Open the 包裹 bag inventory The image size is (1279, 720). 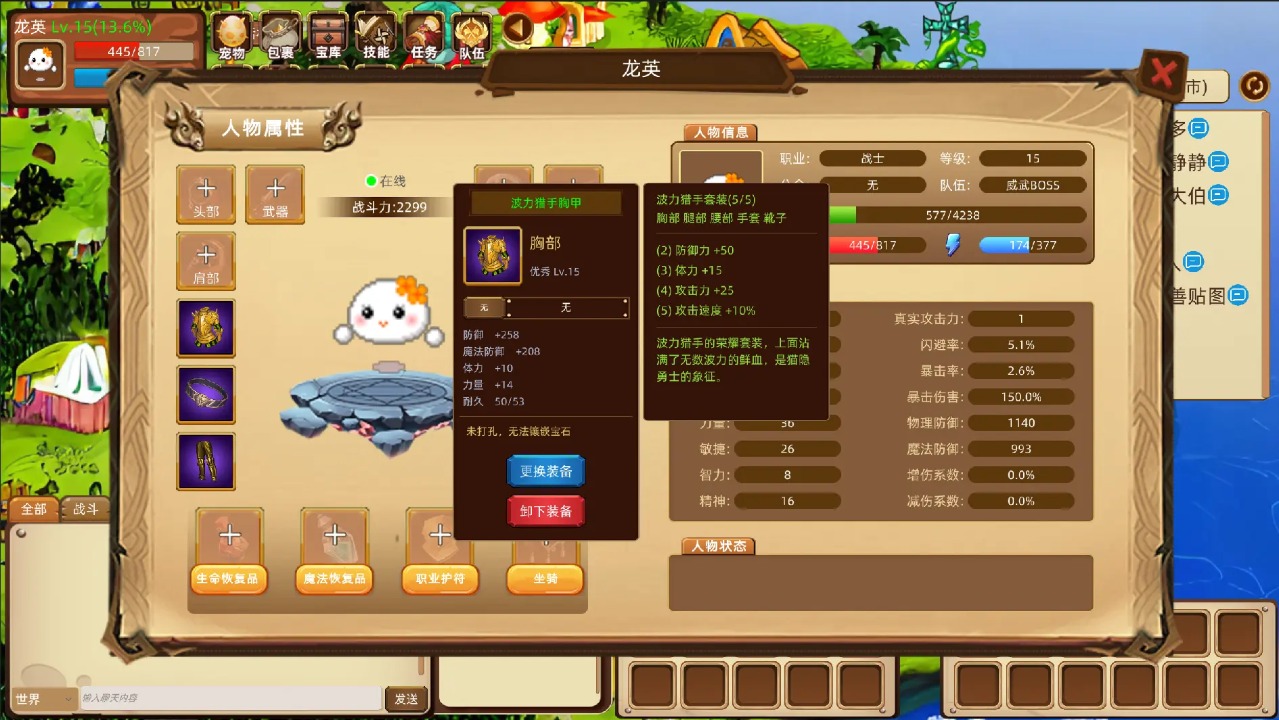(281, 37)
